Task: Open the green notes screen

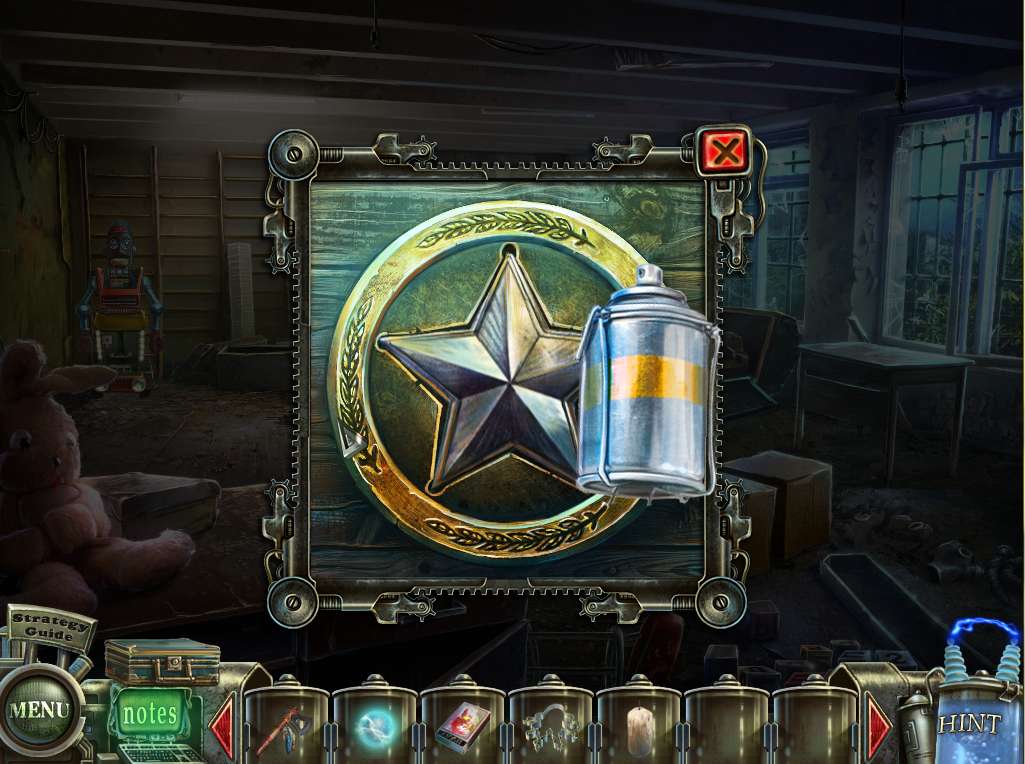Action: [149, 714]
